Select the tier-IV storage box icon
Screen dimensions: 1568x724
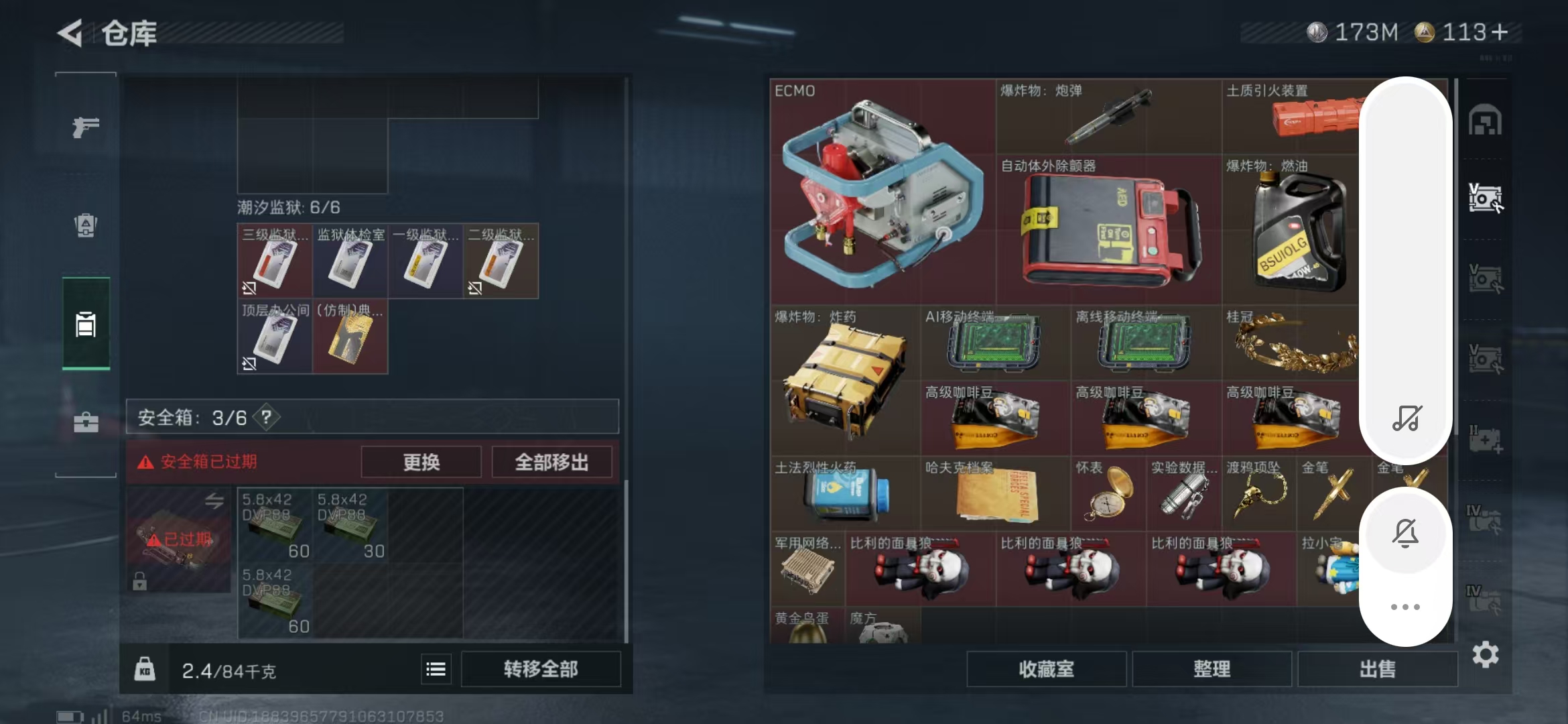pos(1486,520)
